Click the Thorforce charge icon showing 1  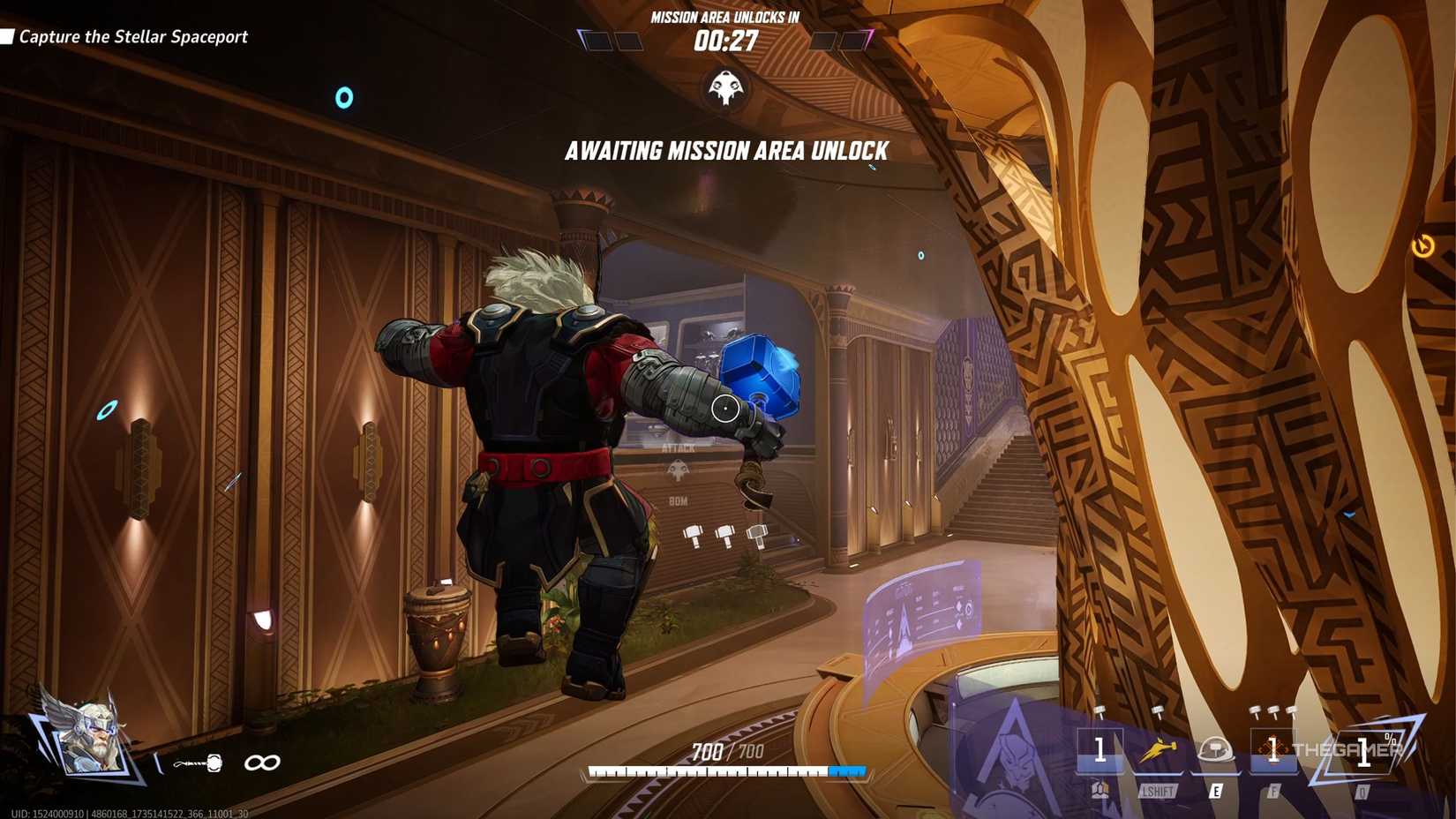(1100, 752)
